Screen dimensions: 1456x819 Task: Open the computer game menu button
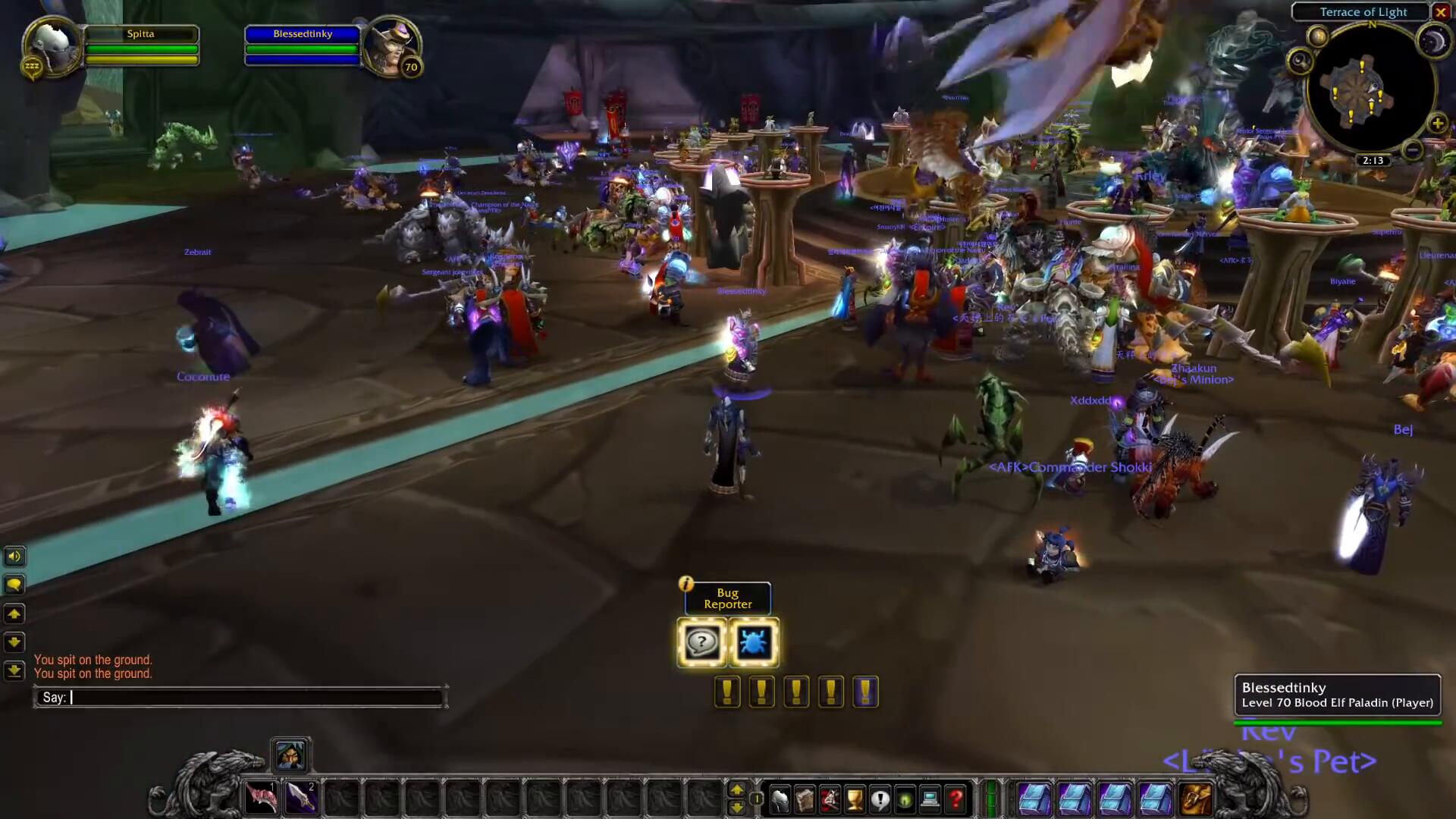click(930, 799)
